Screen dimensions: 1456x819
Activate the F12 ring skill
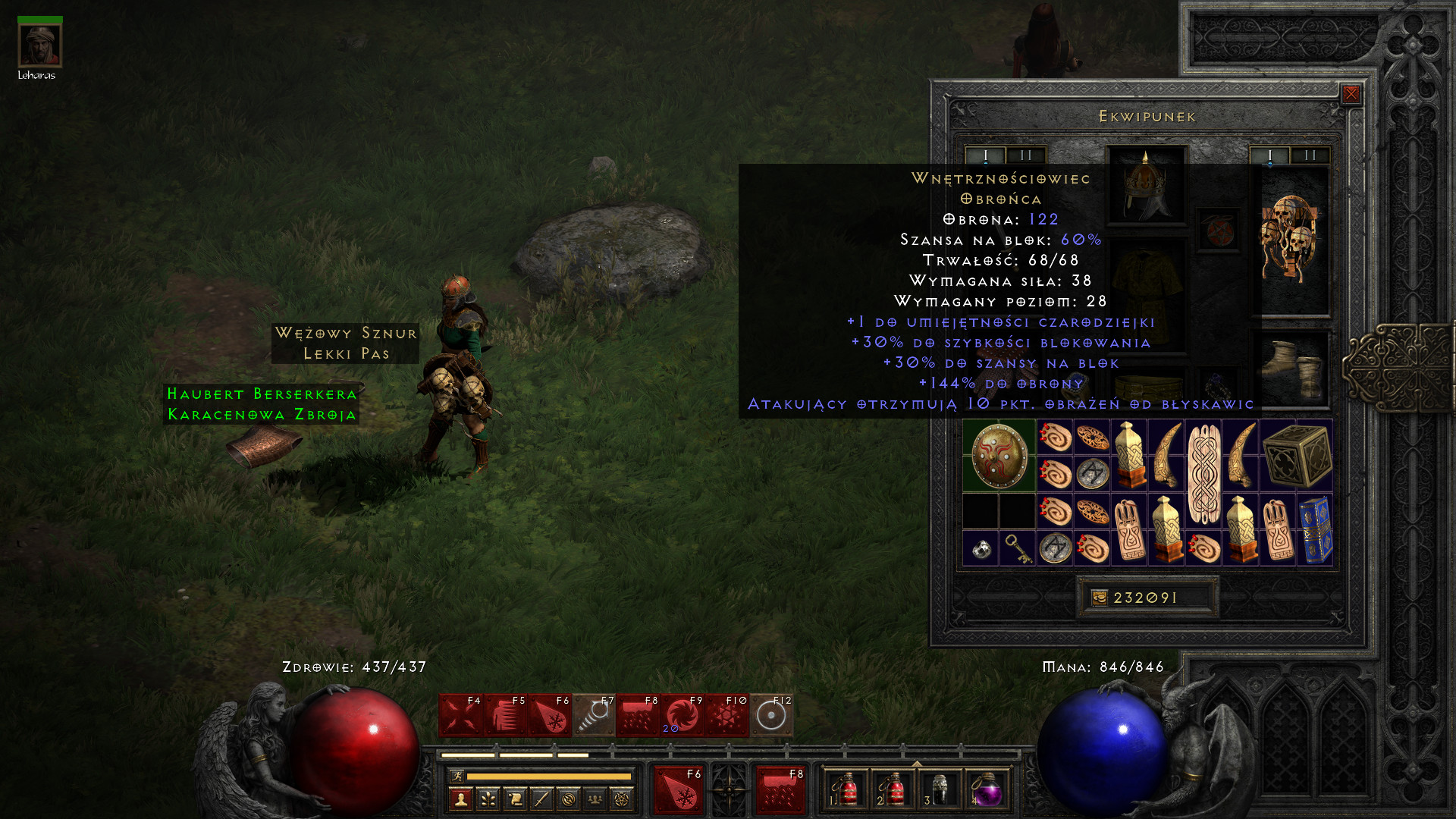pos(771,715)
